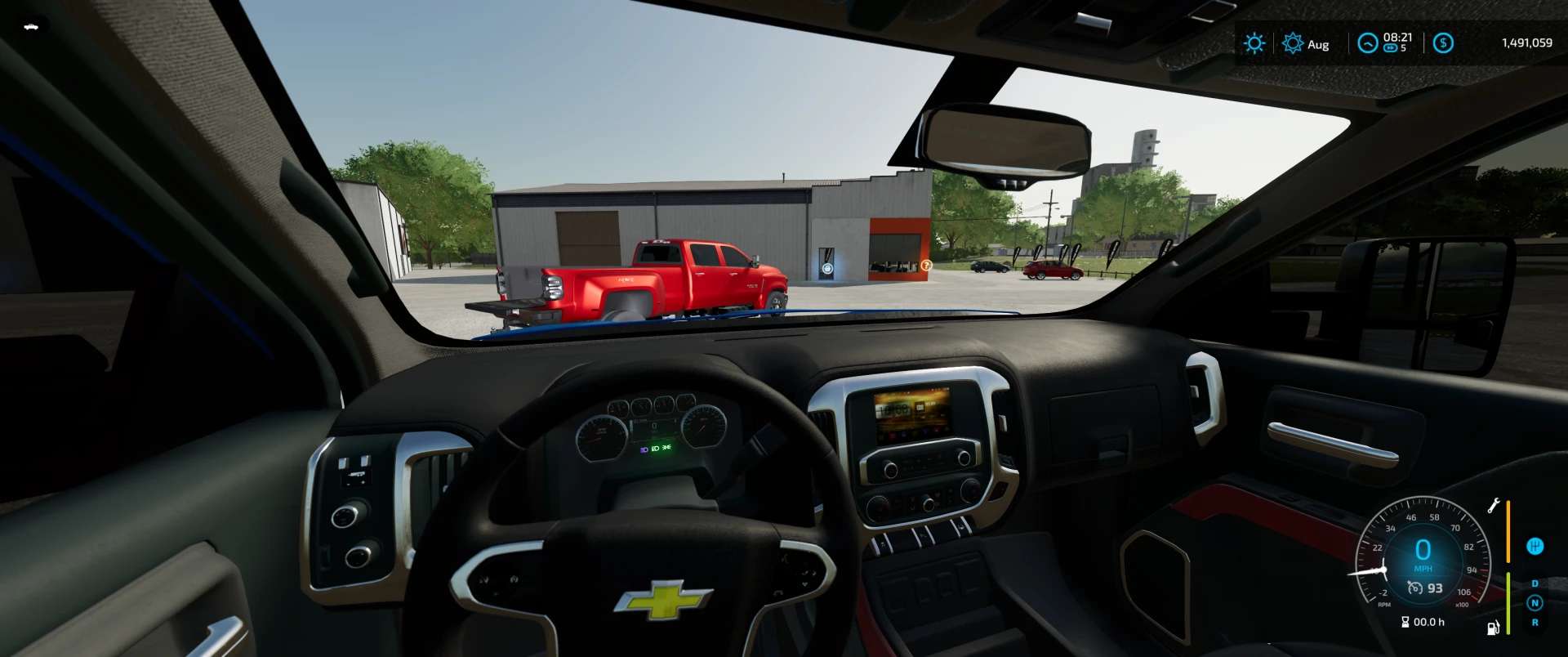Click the pickup truck vehicle icon
The height and width of the screenshot is (657, 1568).
coord(31,27)
